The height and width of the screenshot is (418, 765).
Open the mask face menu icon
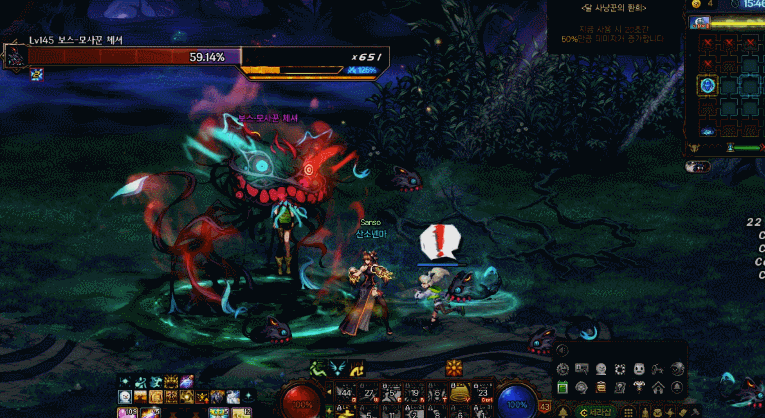[639, 369]
